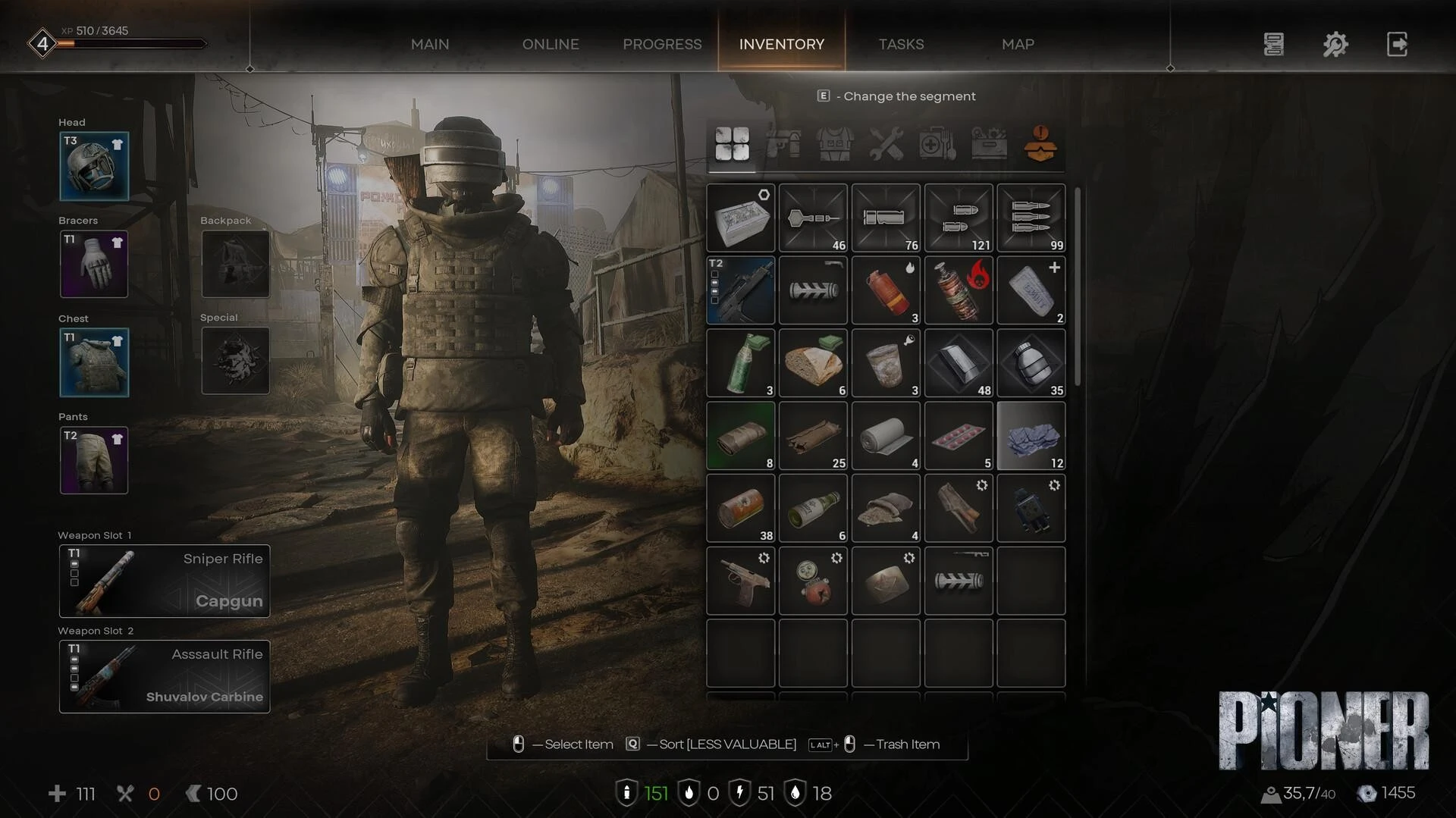Show the medical kit inventory category

937,144
